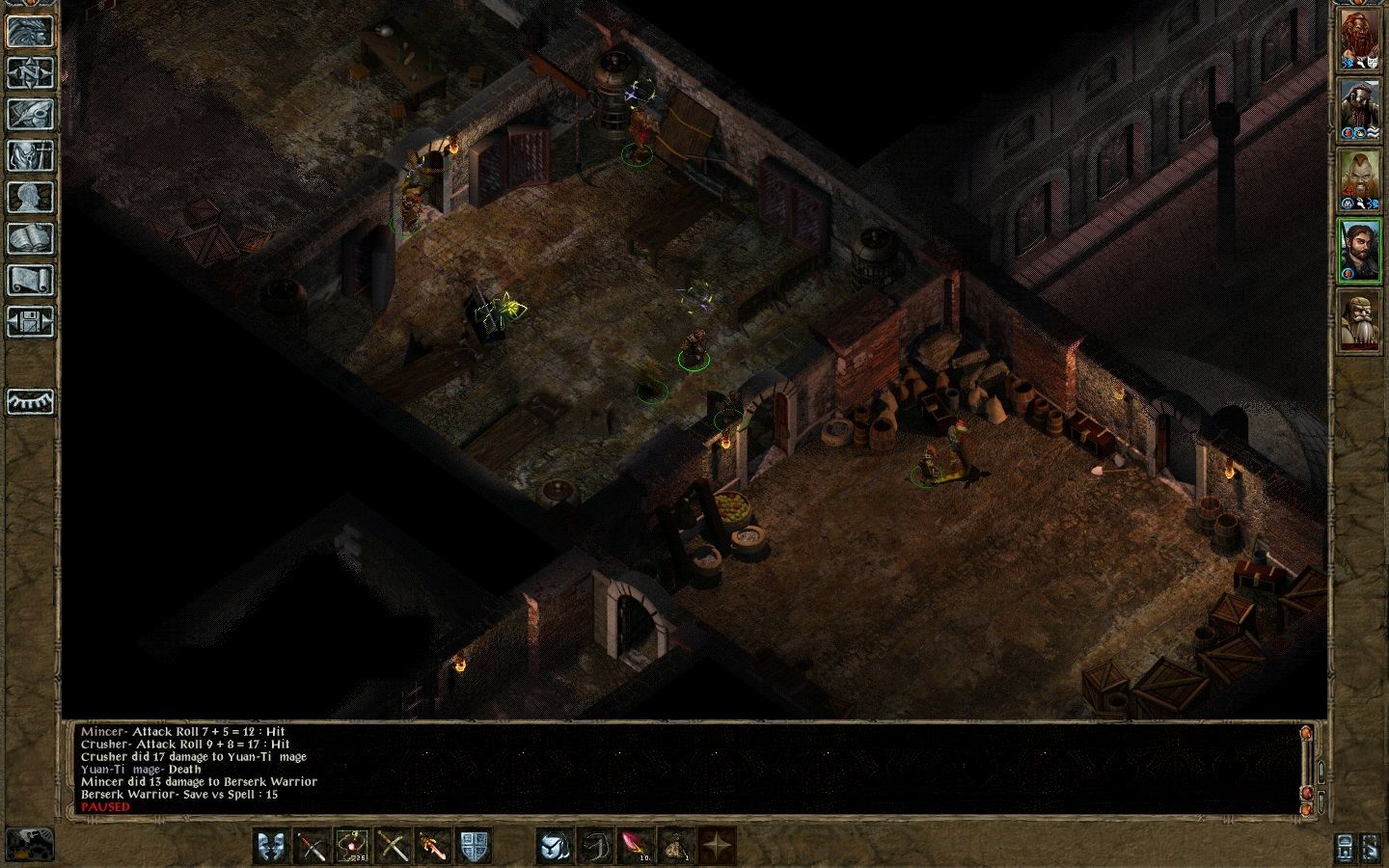1389x868 pixels.
Task: Select the white-bearded helmeted dwarf portrait
Action: pos(1359,323)
